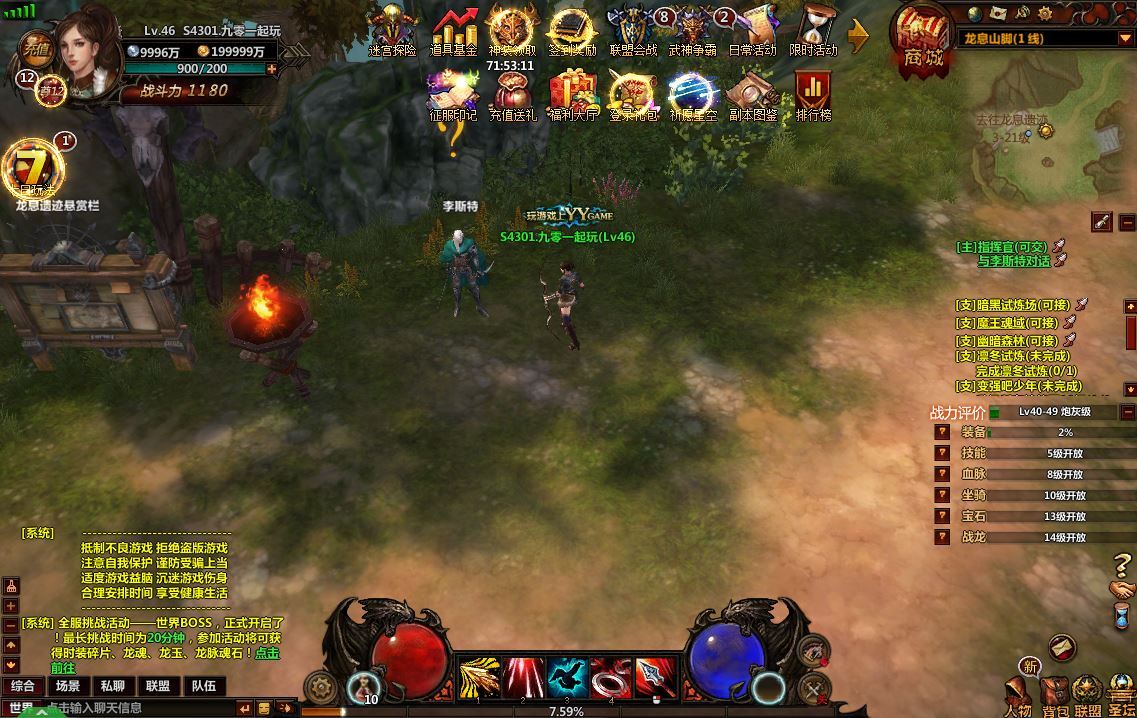
Task: Switch to the 私聊 chat tab
Action: [x=112, y=686]
